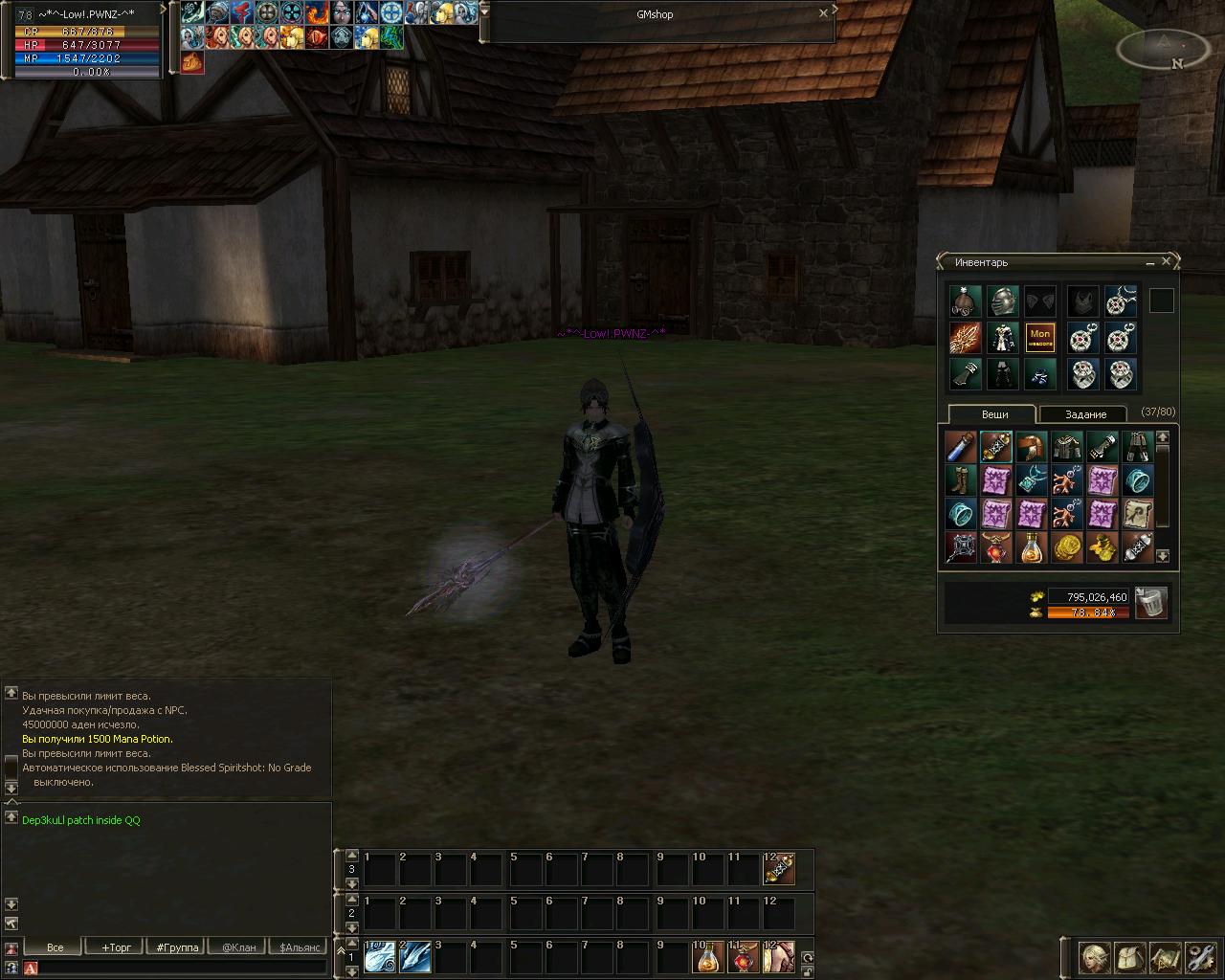Click the equipped necklace slot
The height and width of the screenshot is (980, 1225).
click(x=1121, y=301)
